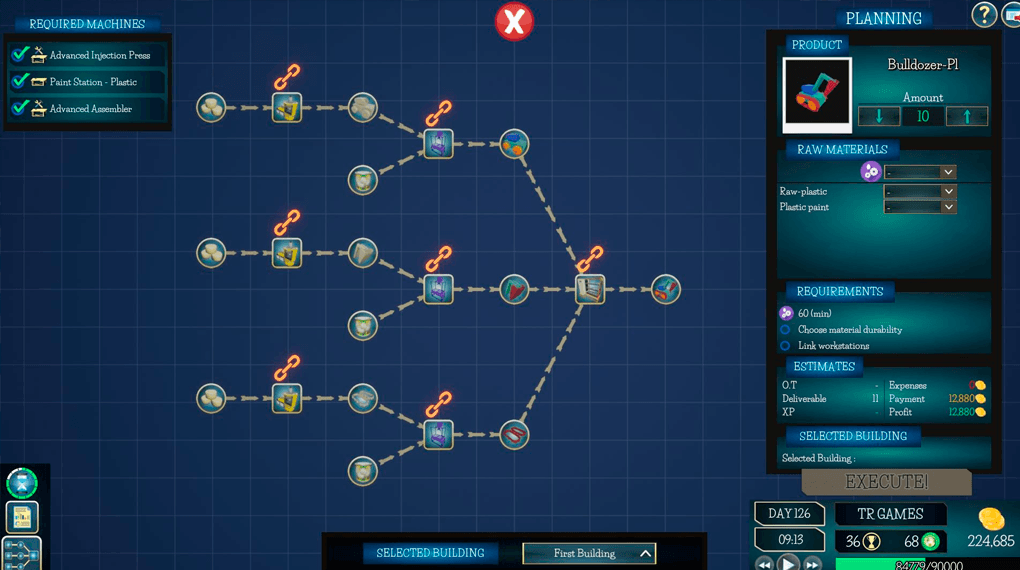Open the Plastic paint material dropdown

coord(920,207)
